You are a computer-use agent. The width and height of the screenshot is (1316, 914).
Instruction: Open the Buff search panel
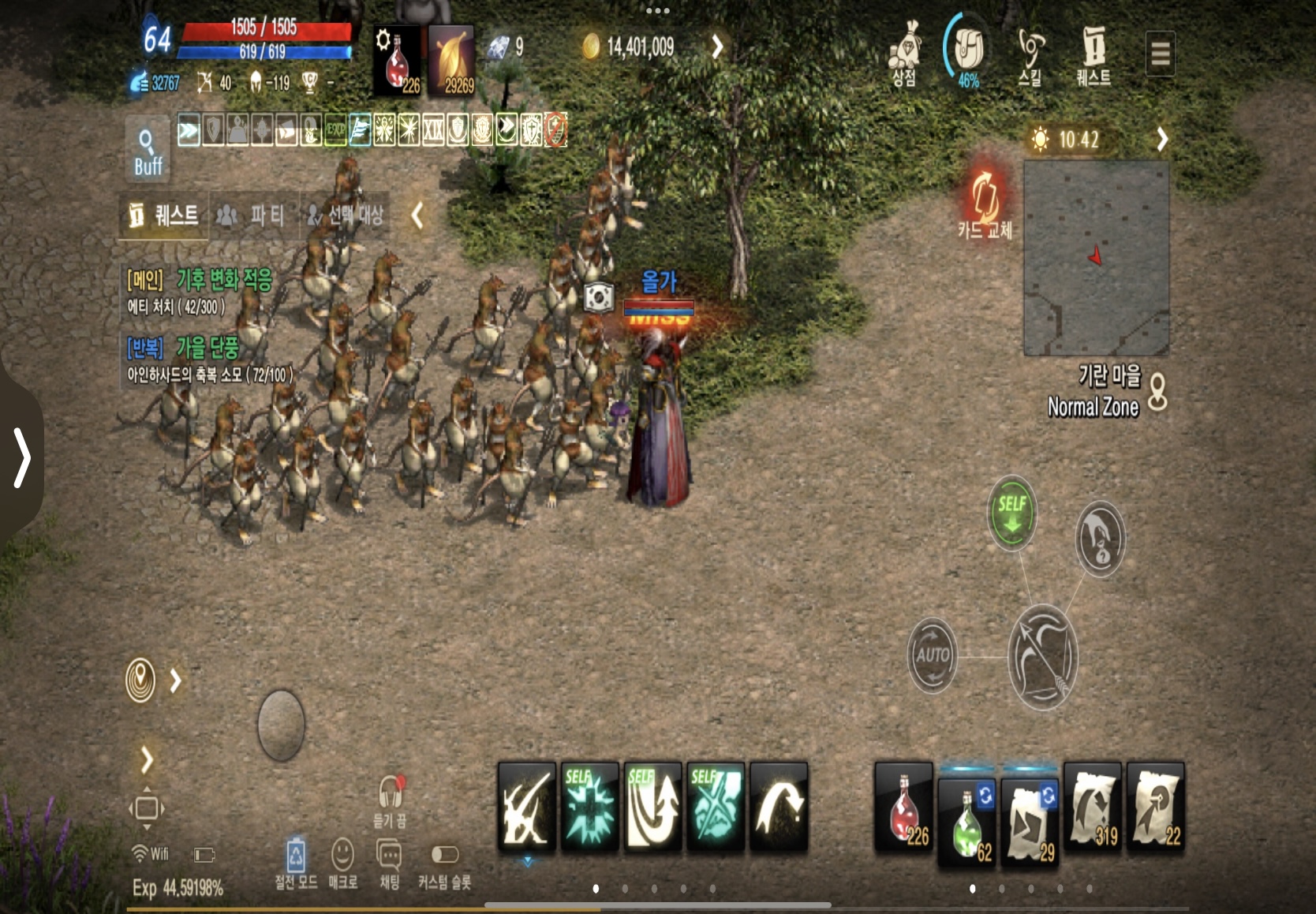[x=148, y=150]
